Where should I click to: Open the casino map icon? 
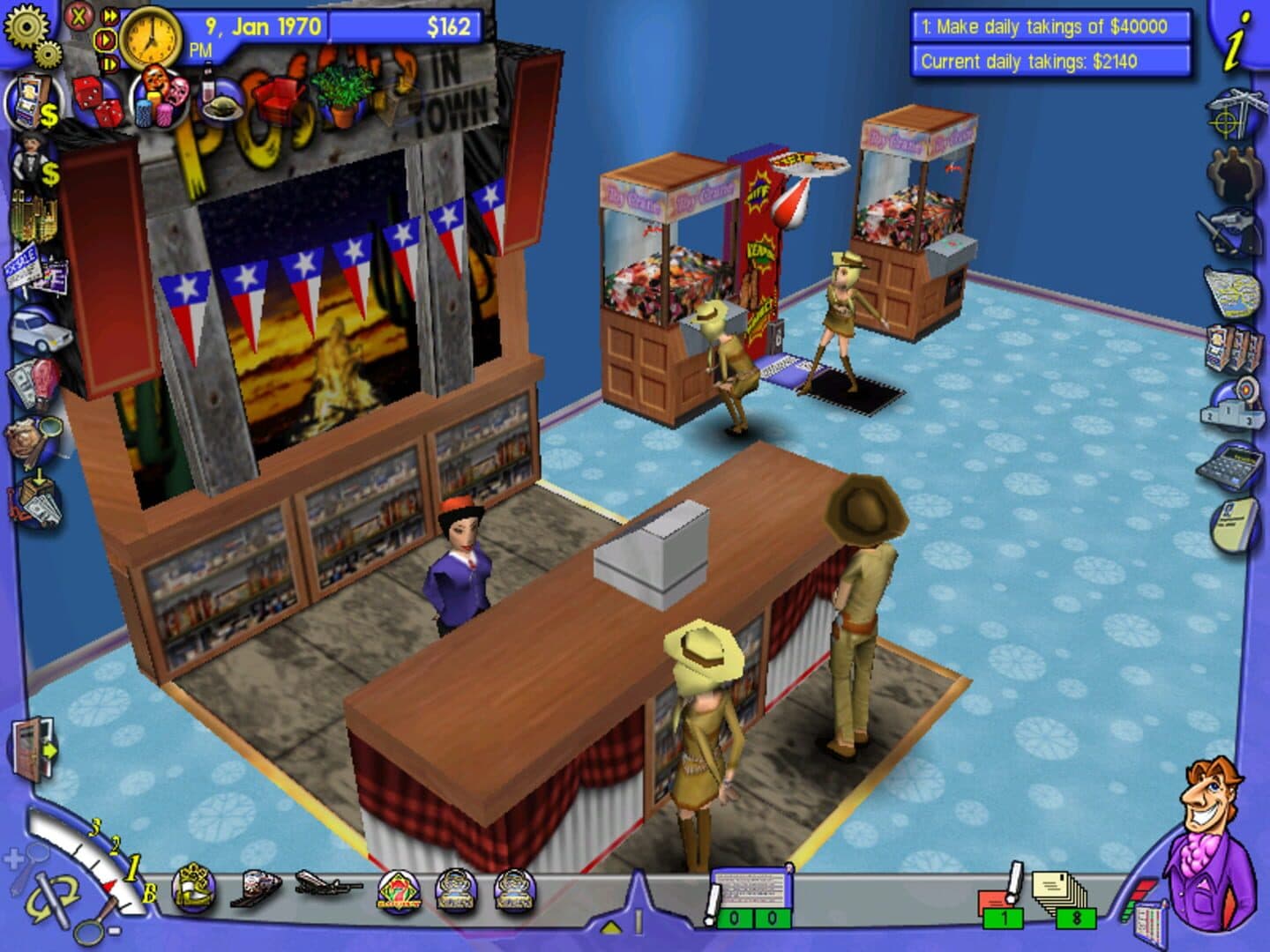tap(1235, 291)
